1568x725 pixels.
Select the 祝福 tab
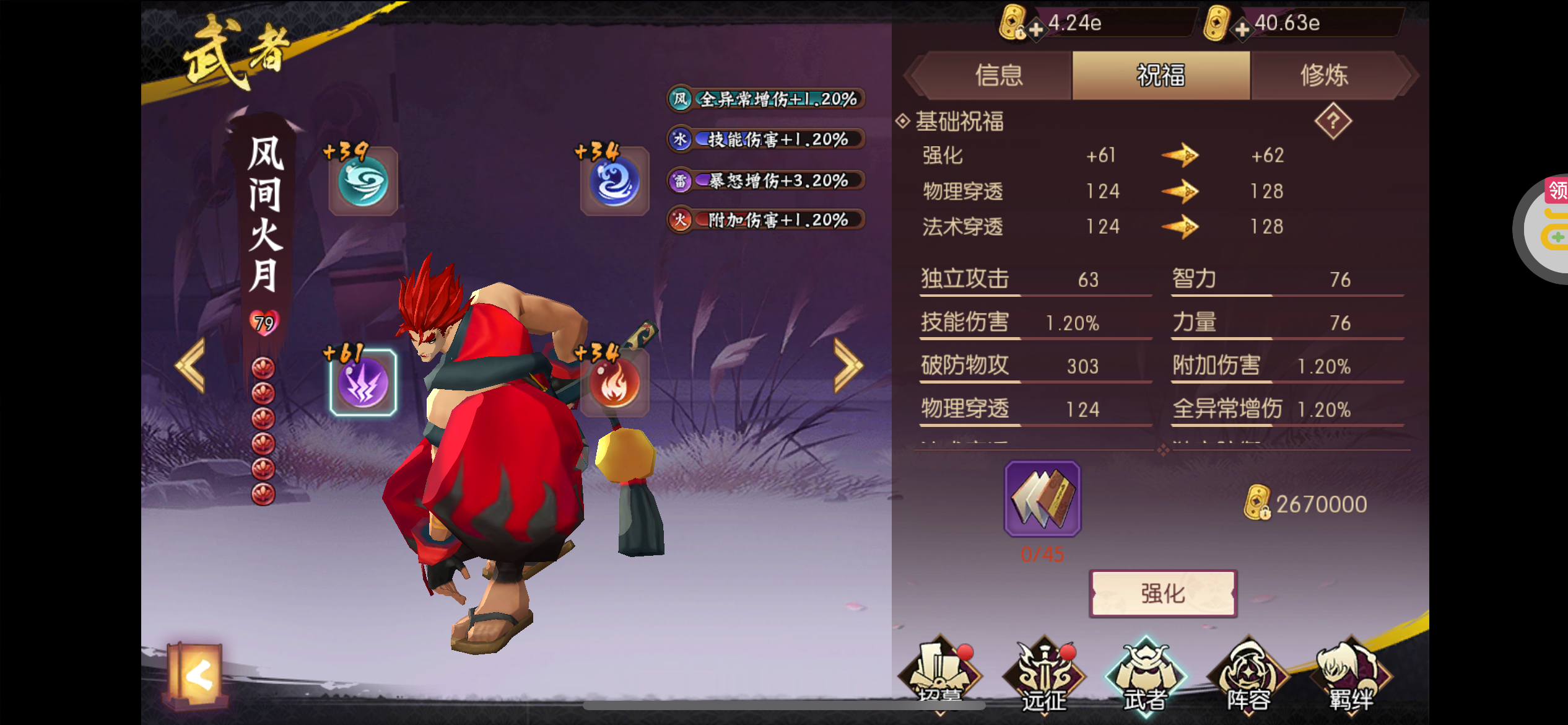coord(1161,76)
